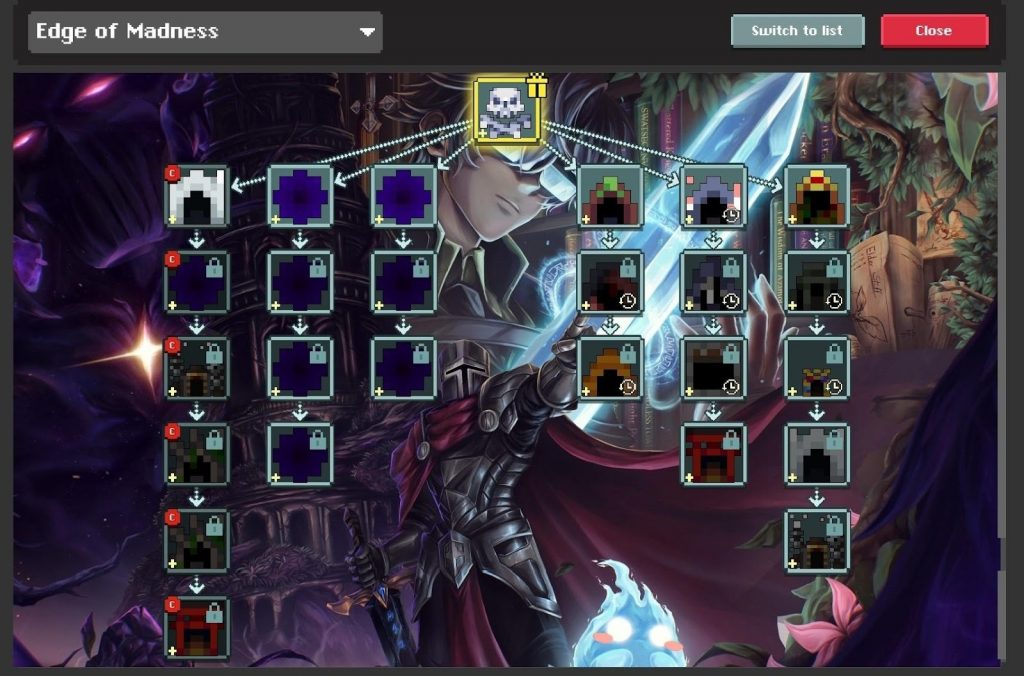Click the Switch to list button
The width and height of the screenshot is (1024, 676).
[x=797, y=31]
